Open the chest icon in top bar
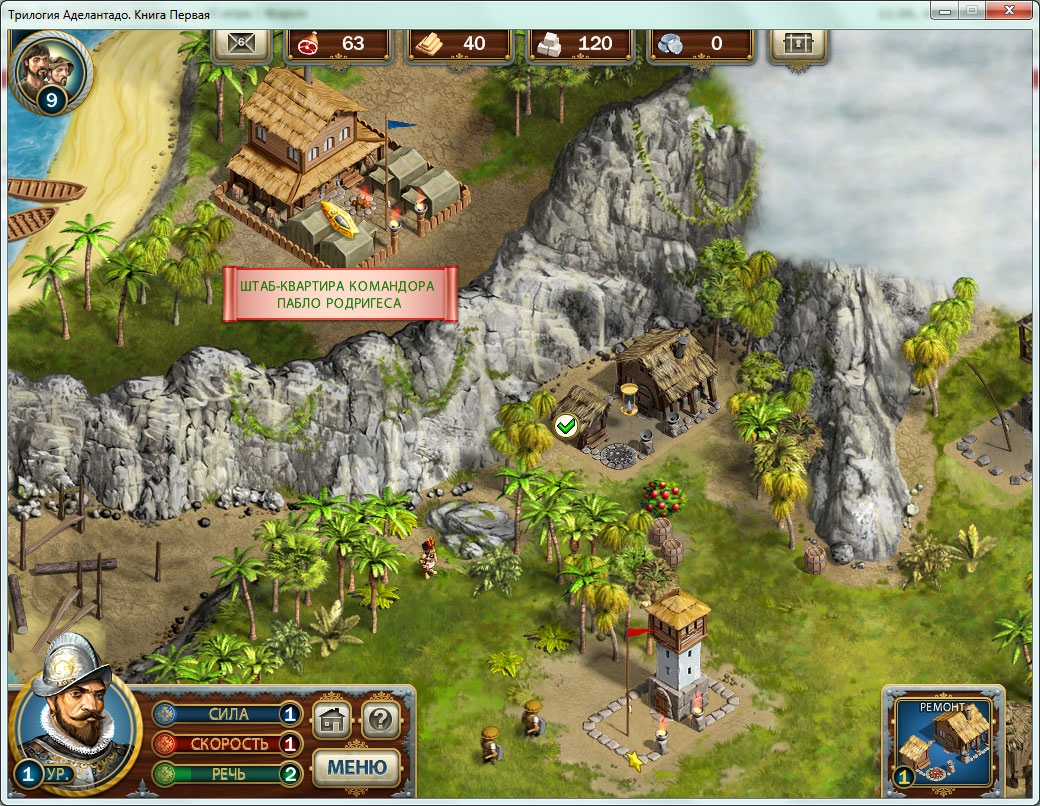This screenshot has width=1040, height=806. pyautogui.click(x=799, y=44)
